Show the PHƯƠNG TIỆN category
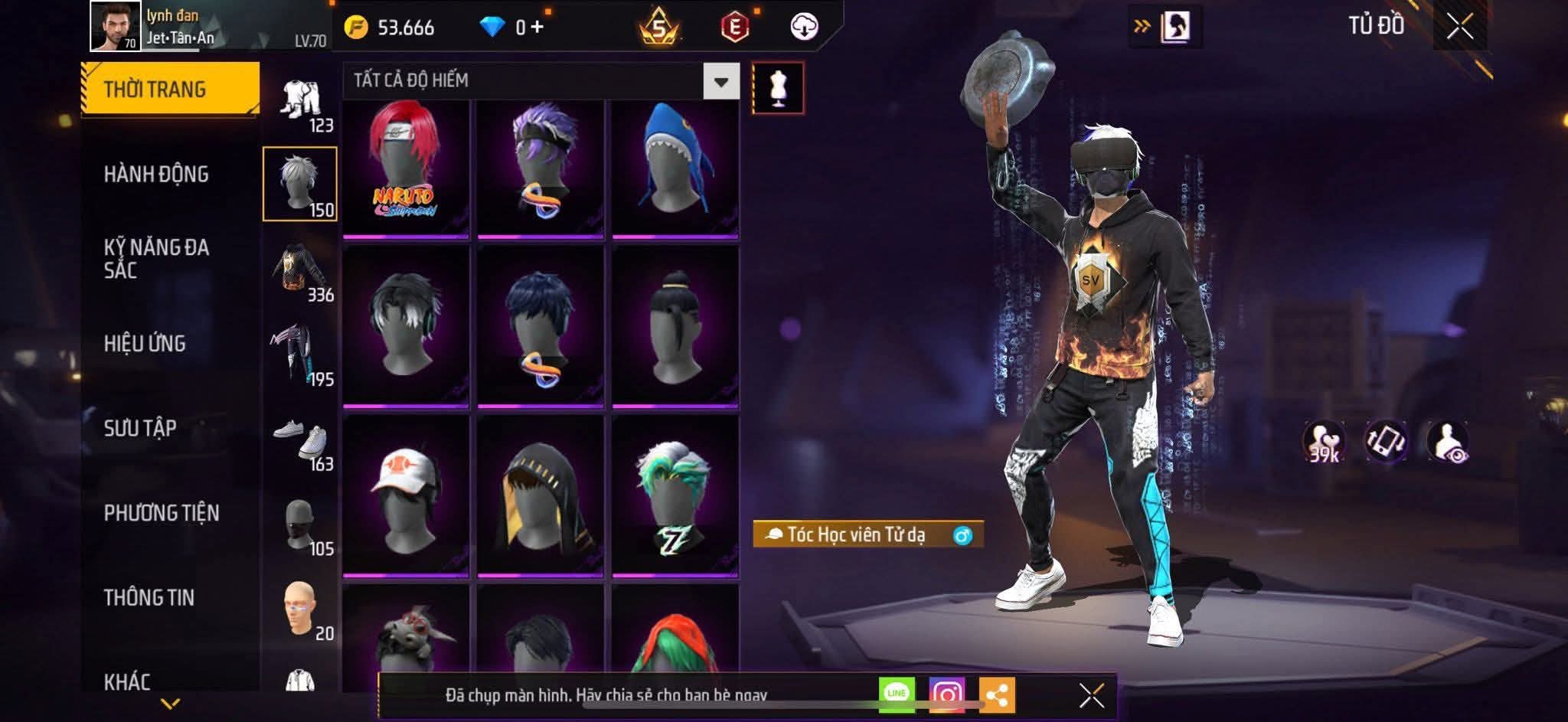Screen dimensions: 1568x722 pos(162,513)
